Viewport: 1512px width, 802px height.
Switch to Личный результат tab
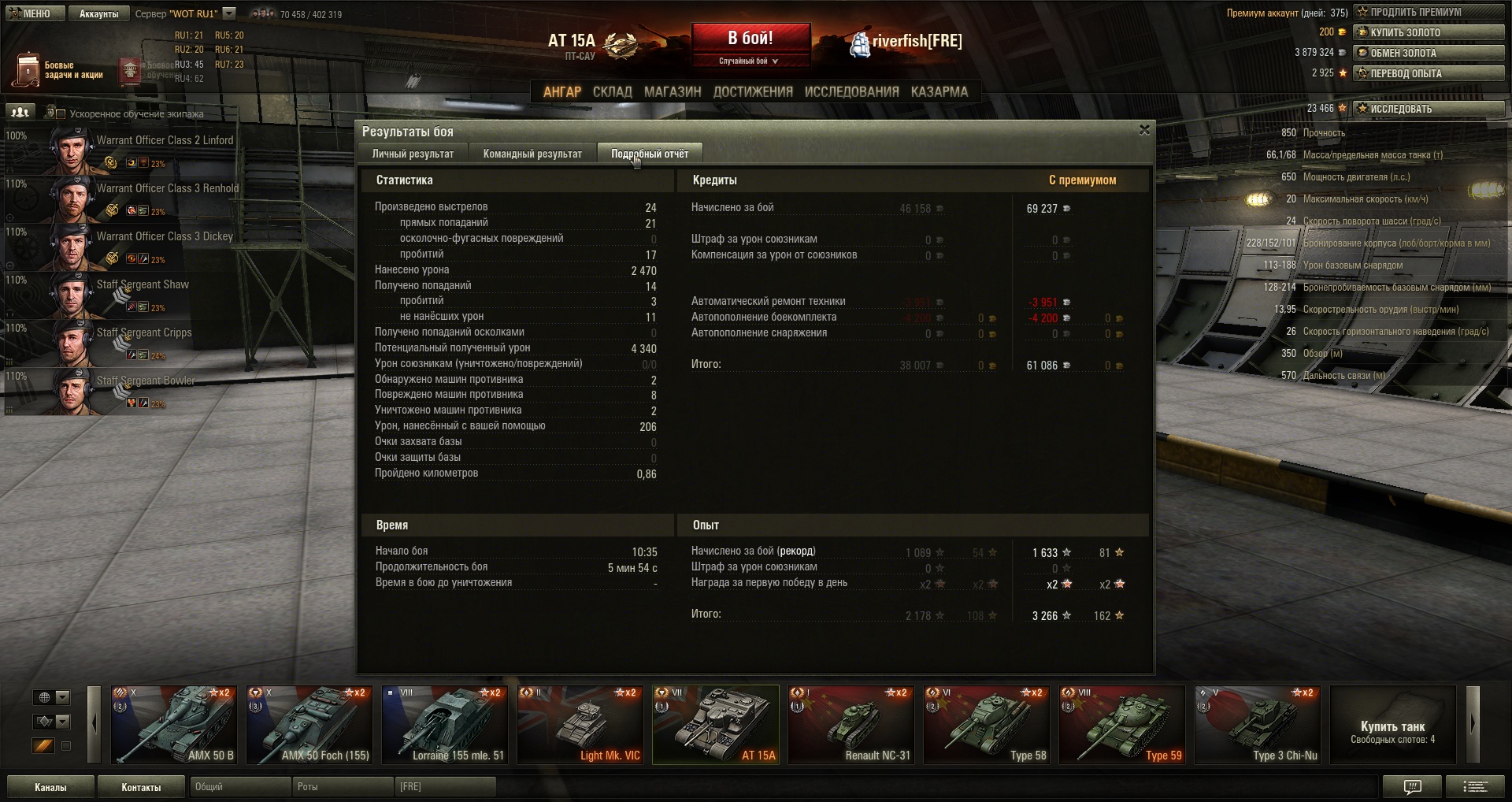point(413,154)
